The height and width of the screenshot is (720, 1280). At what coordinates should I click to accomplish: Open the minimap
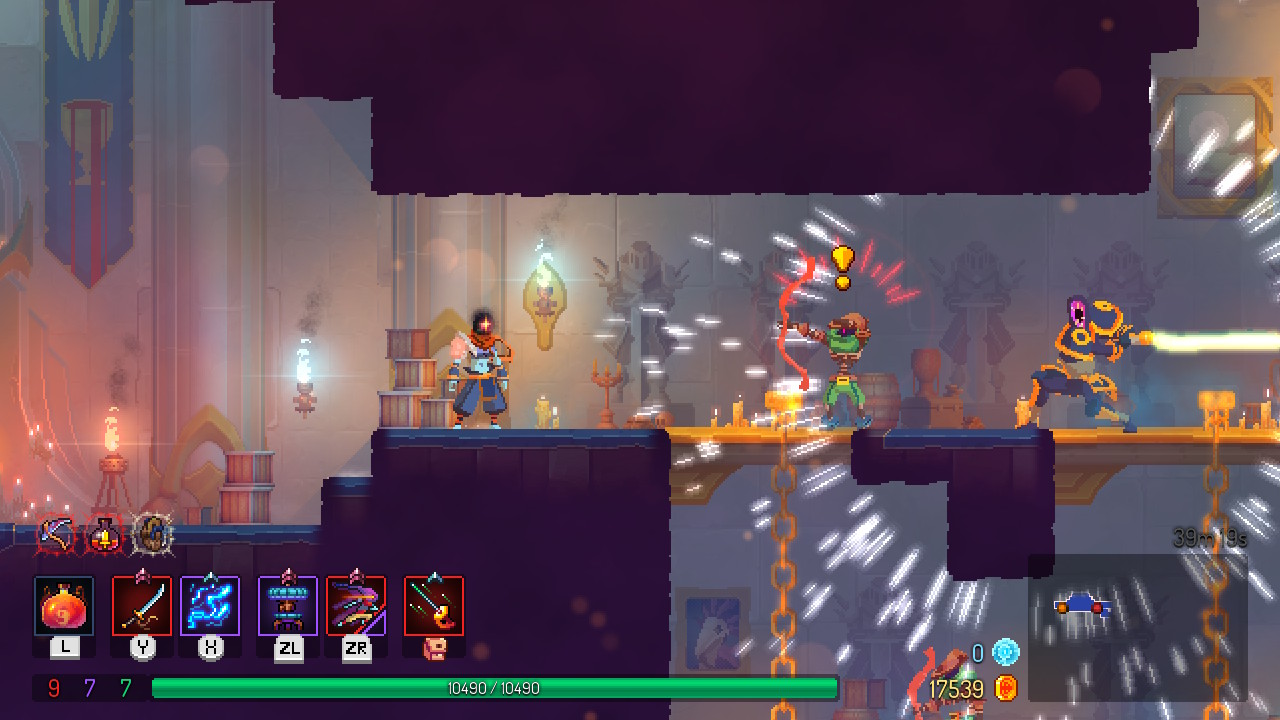point(1137,628)
